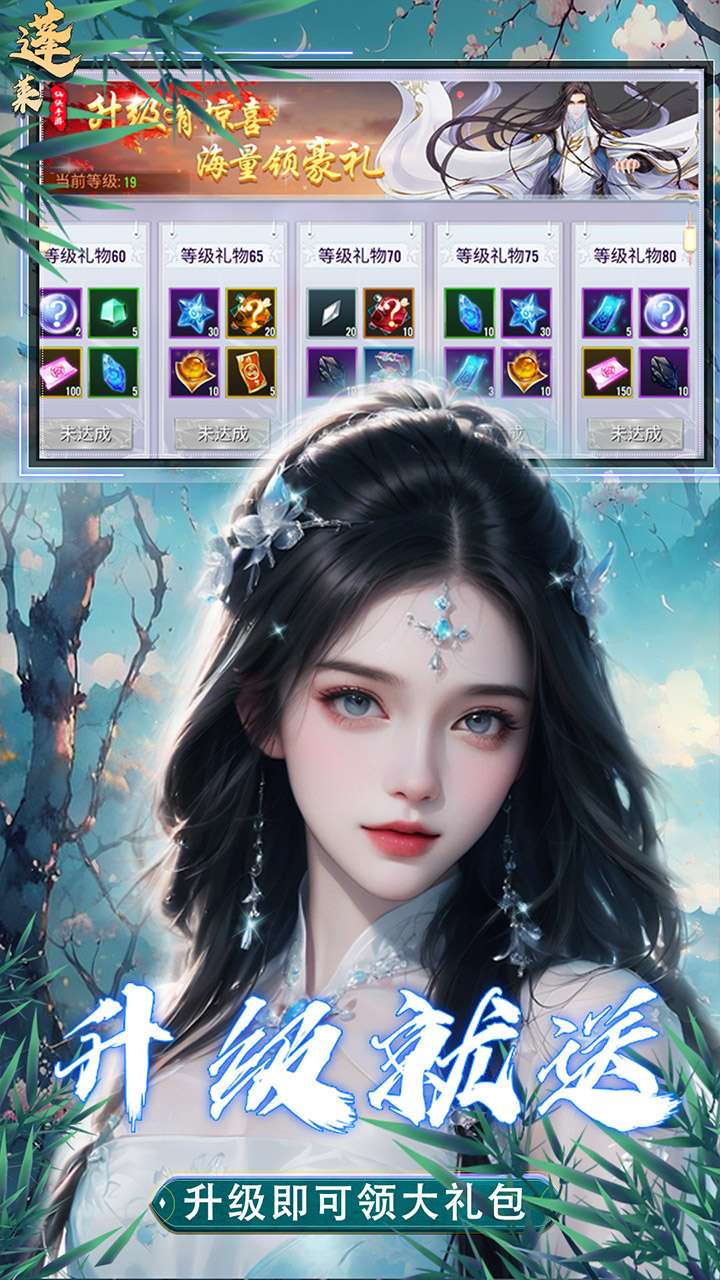Click the 未达成 button under 等级礼物65

(223, 434)
